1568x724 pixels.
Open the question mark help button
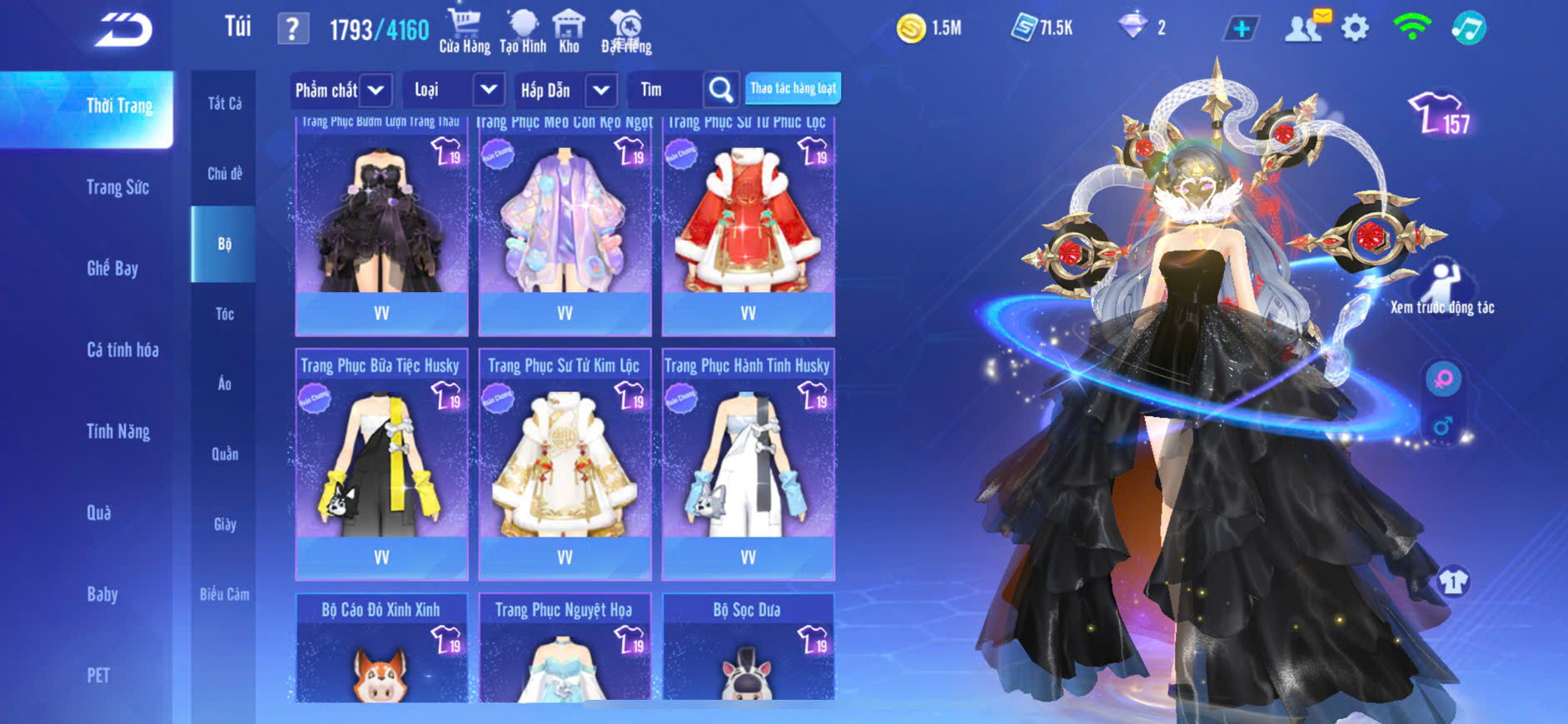click(x=292, y=29)
